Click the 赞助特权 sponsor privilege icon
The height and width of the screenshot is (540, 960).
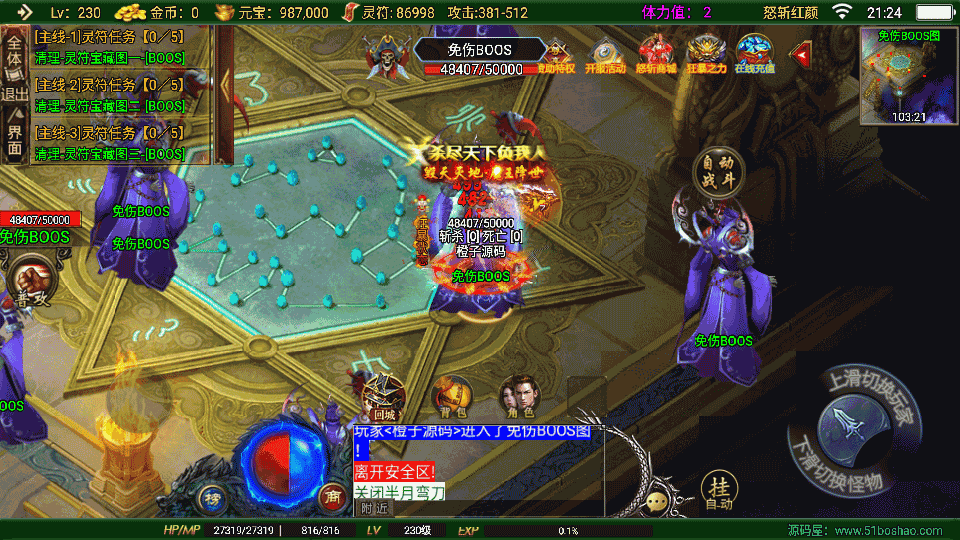557,54
